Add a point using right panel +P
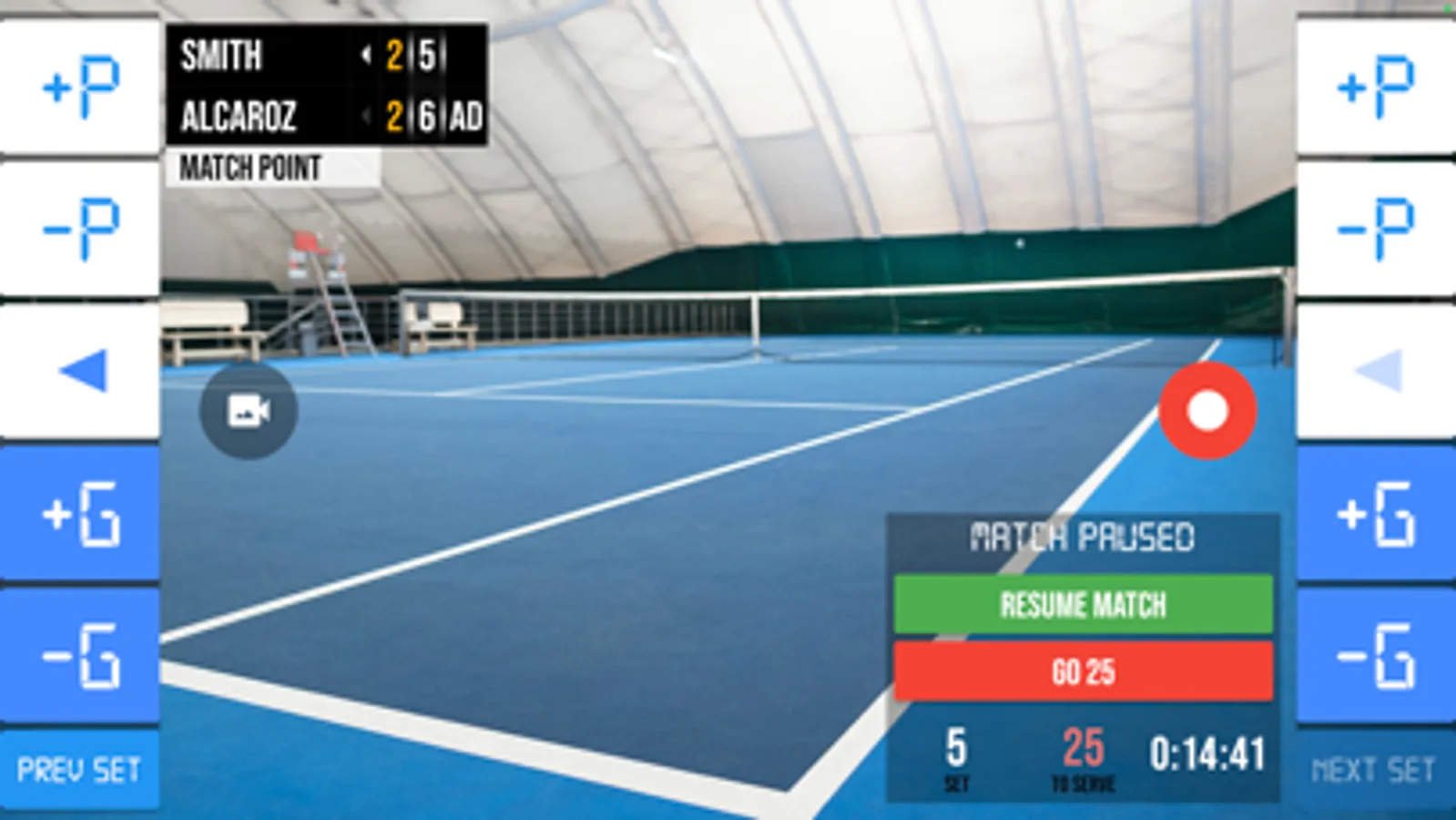Viewport: 1456px width, 820px height. tap(1375, 87)
